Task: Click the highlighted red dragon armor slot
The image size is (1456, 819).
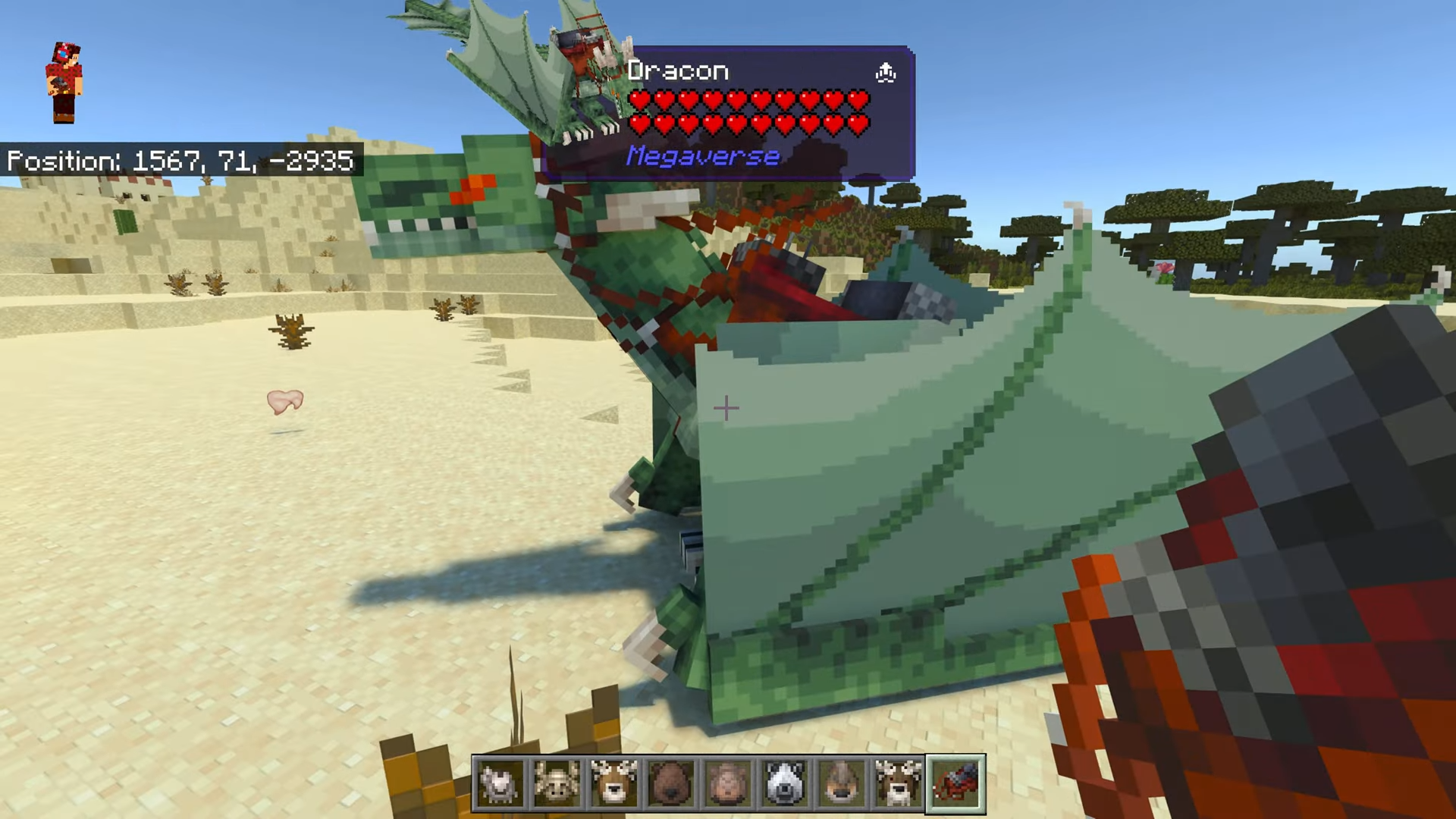Action: [x=955, y=783]
